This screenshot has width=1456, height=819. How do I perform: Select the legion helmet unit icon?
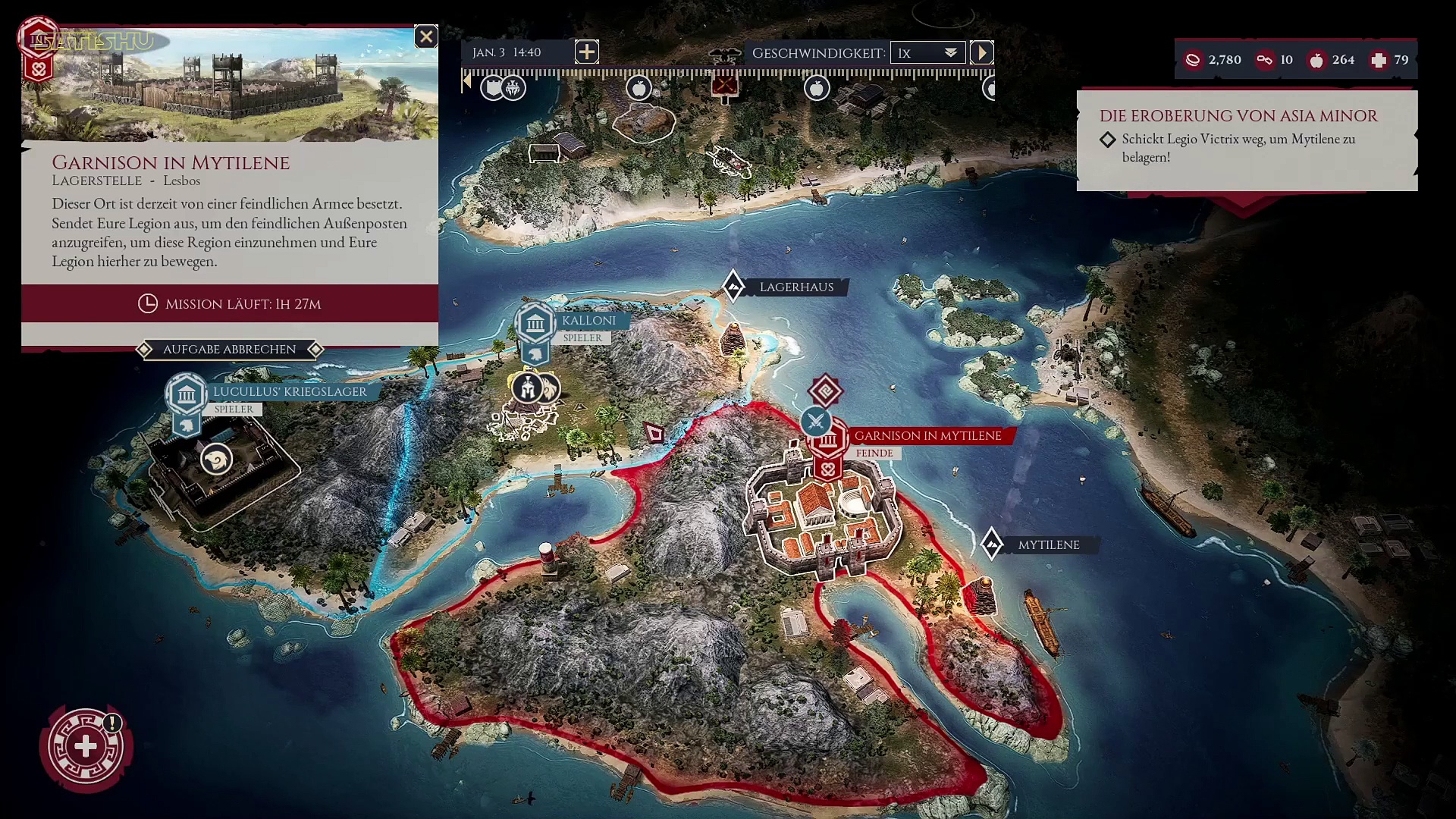528,388
